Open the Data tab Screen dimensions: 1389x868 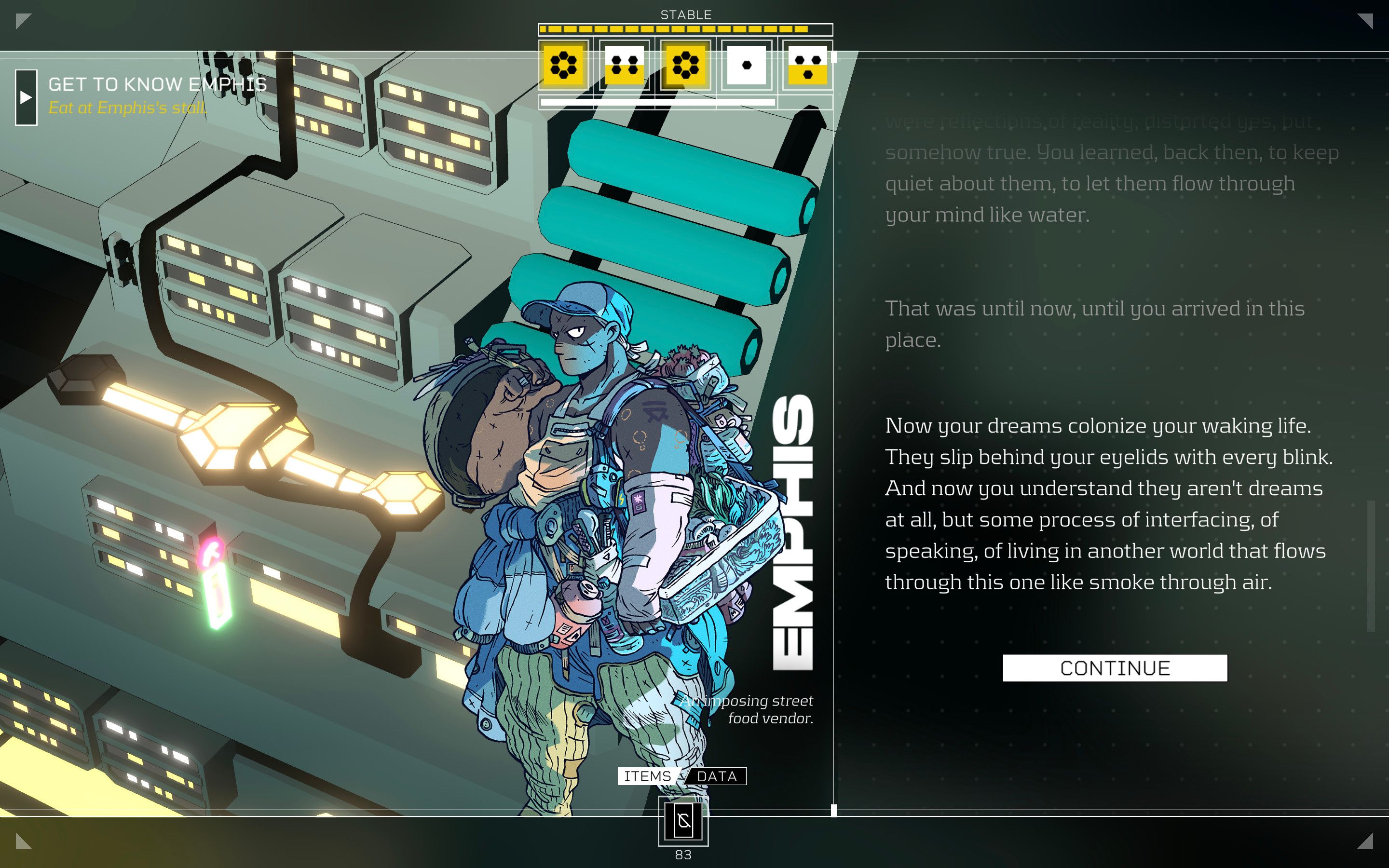[x=717, y=776]
